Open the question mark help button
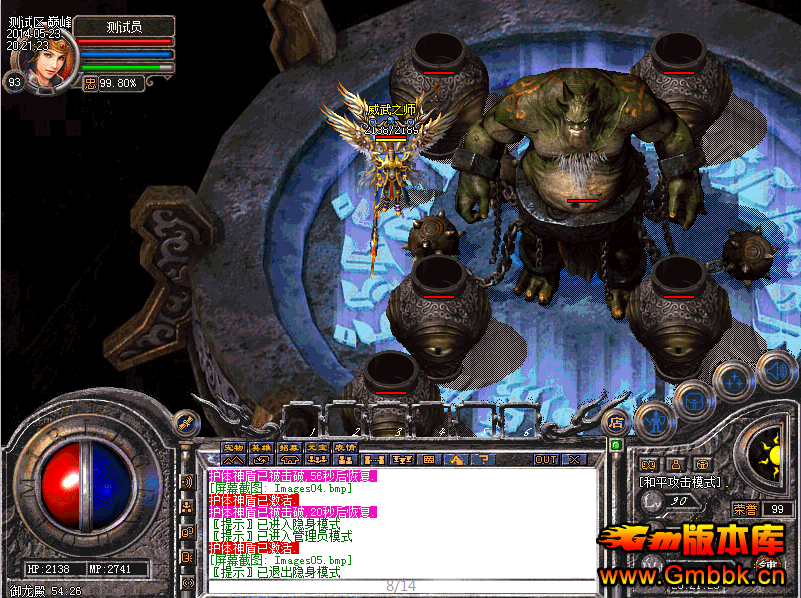Screen dimensions: 801x598 [482, 460]
